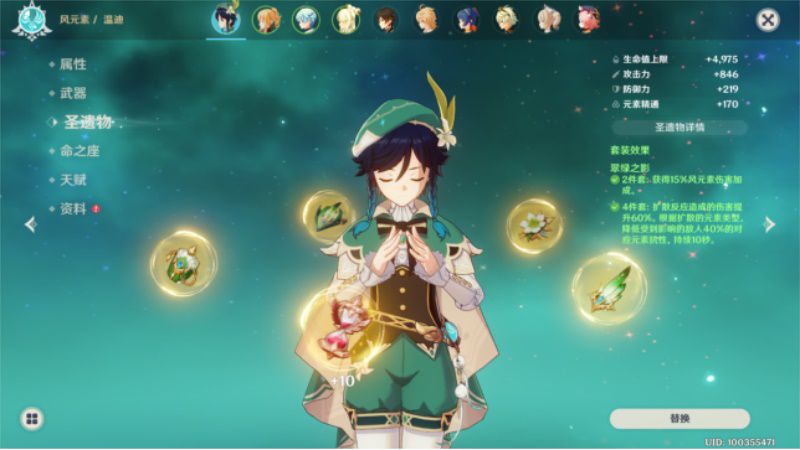Select Venti's highlighted portrait in the party row
The image size is (800, 450).
[224, 19]
